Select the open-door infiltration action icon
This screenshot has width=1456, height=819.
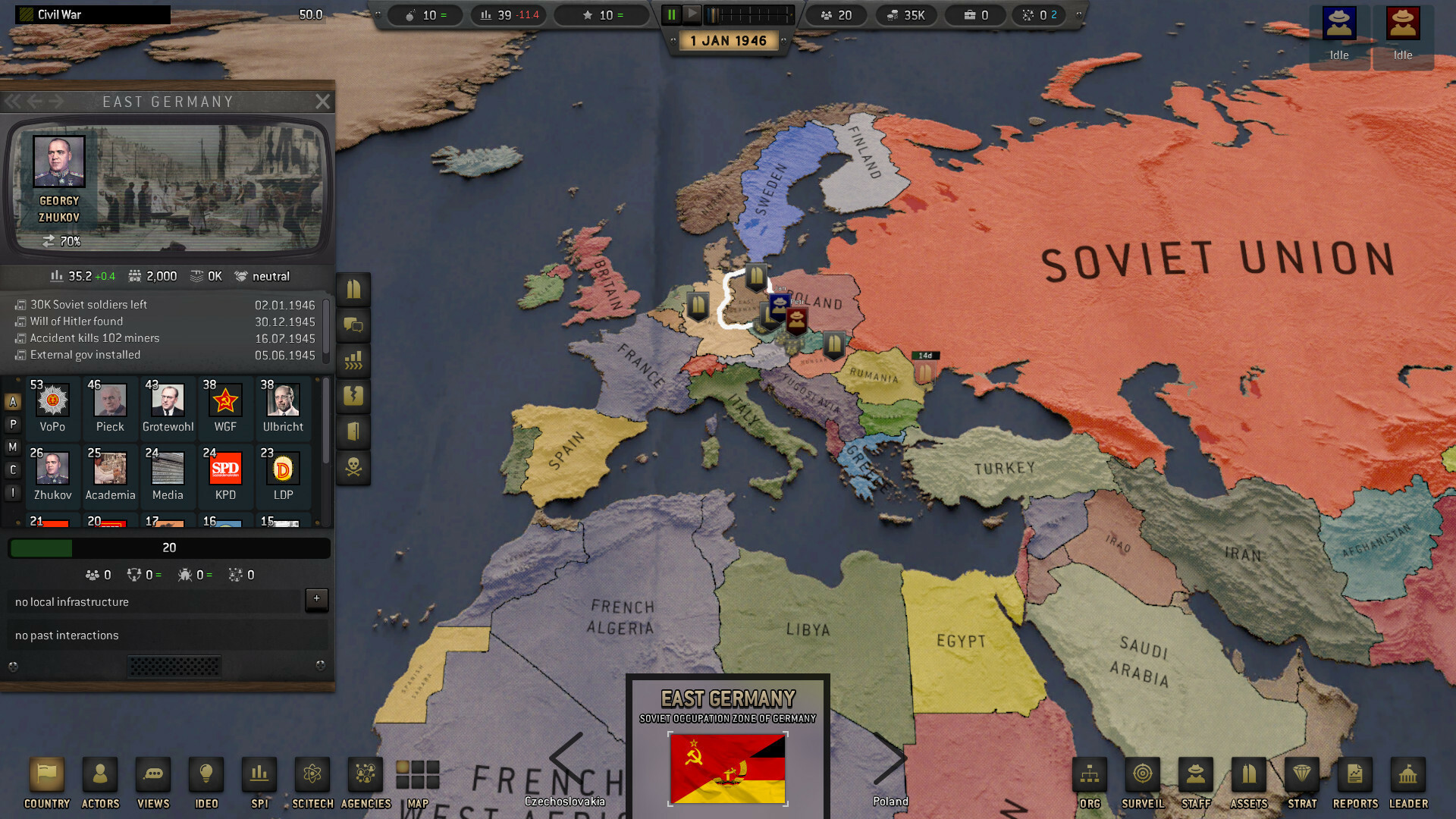coord(353,432)
